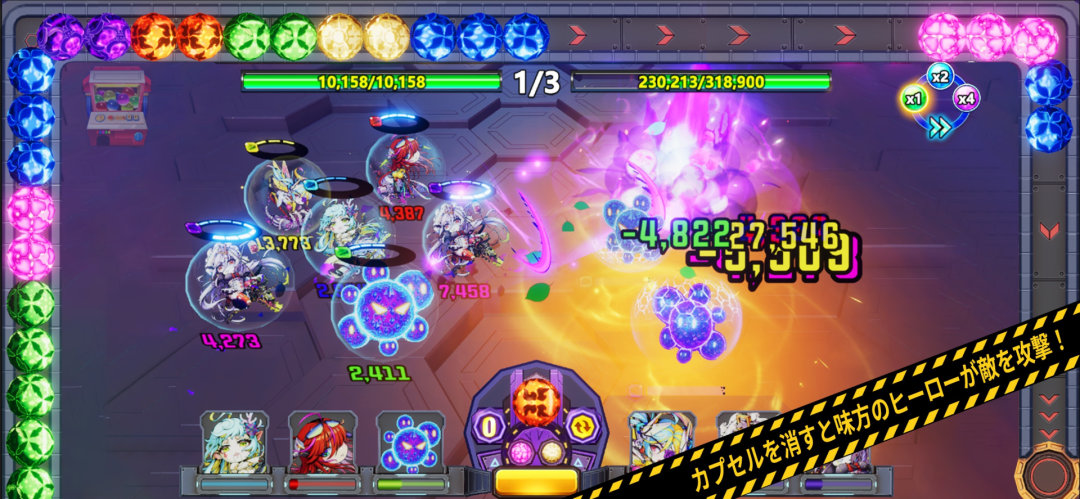
Task: Set battle speed to x1
Action: pyautogui.click(x=912, y=98)
